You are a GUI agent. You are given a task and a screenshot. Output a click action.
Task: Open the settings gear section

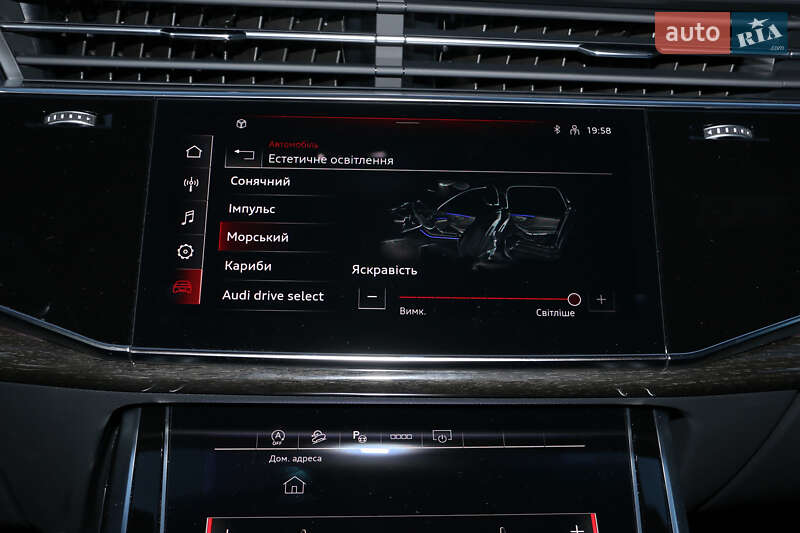pyautogui.click(x=185, y=252)
